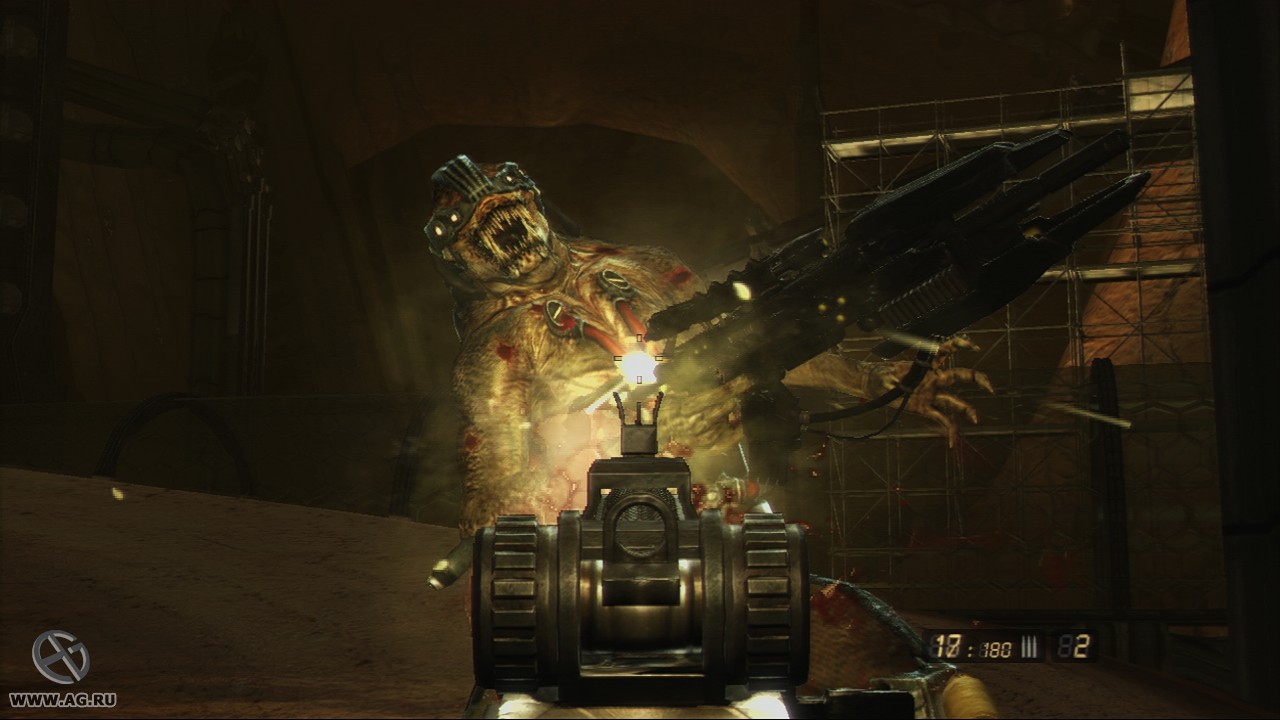The height and width of the screenshot is (720, 1280).
Task: Click the three bullet icons in the HUD
Action: 1029,648
